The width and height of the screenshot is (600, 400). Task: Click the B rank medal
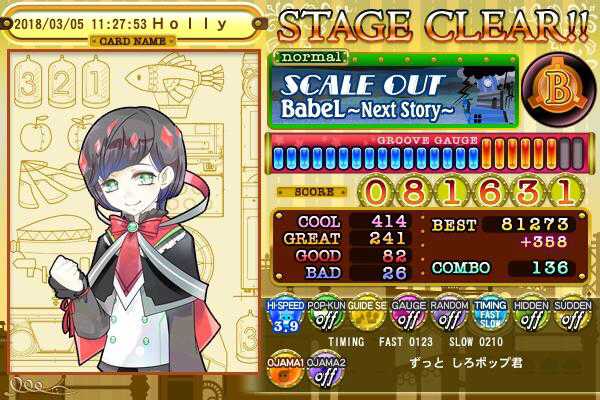554,92
